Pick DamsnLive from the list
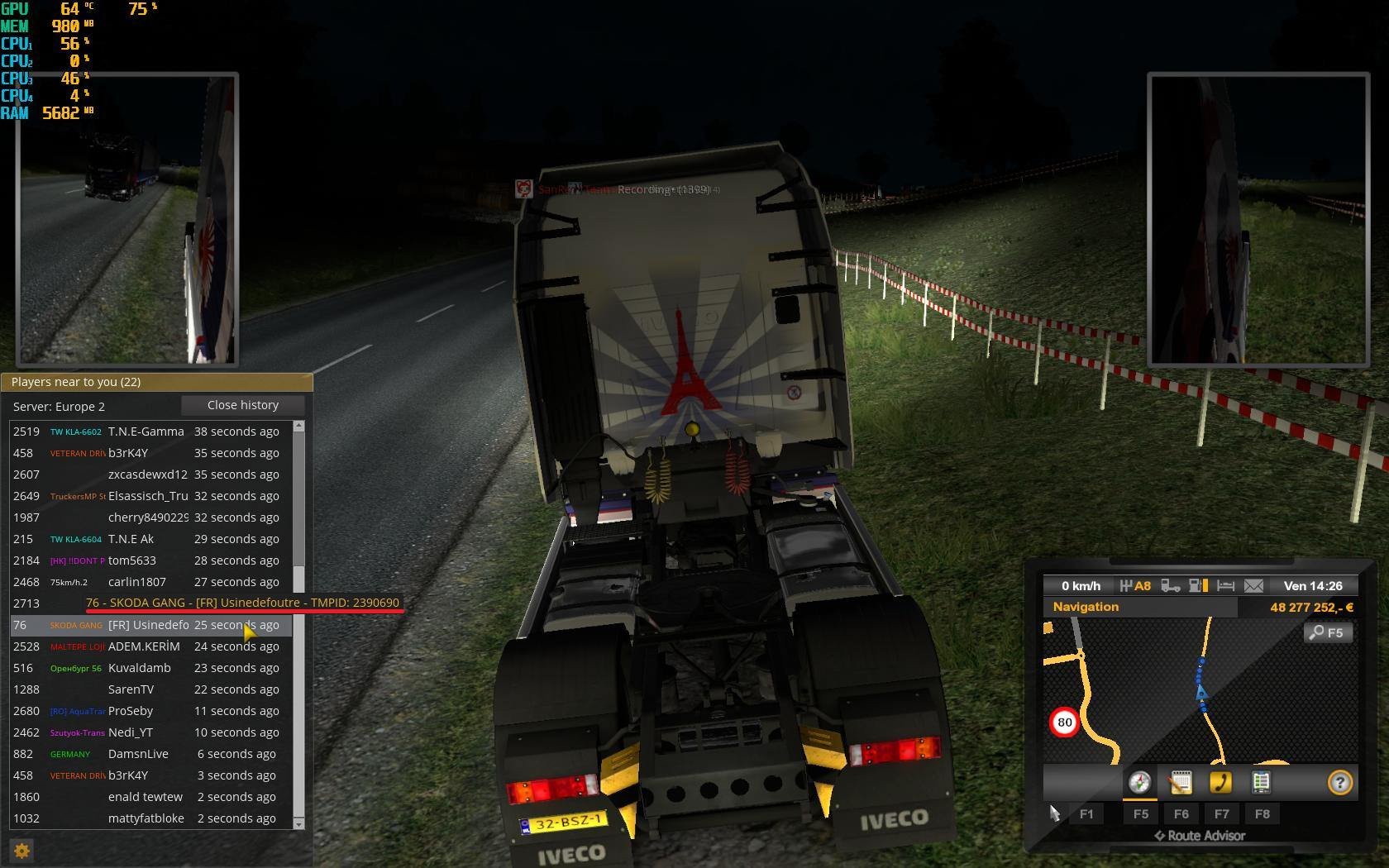 [x=138, y=754]
